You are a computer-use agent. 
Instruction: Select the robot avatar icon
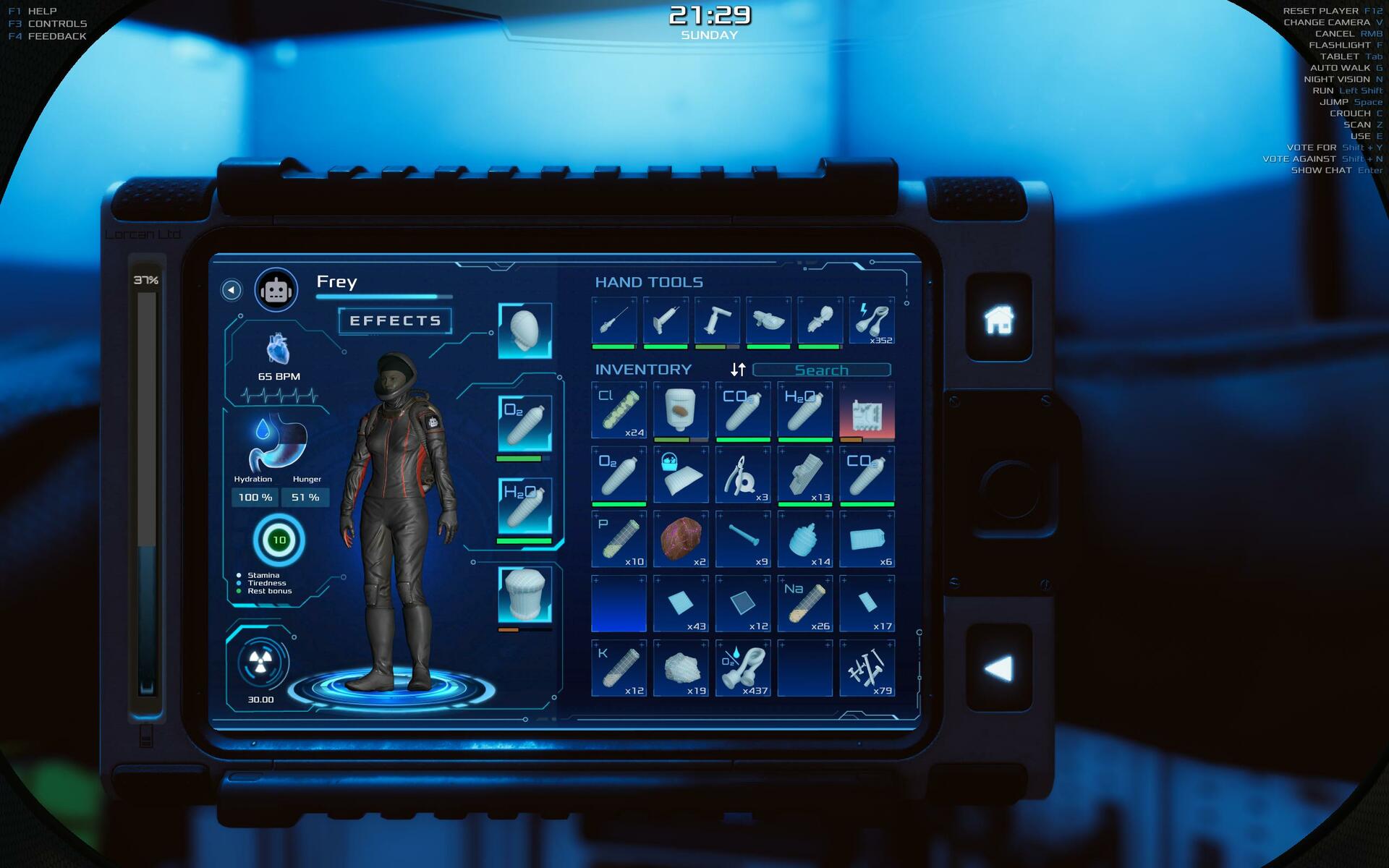(x=276, y=290)
